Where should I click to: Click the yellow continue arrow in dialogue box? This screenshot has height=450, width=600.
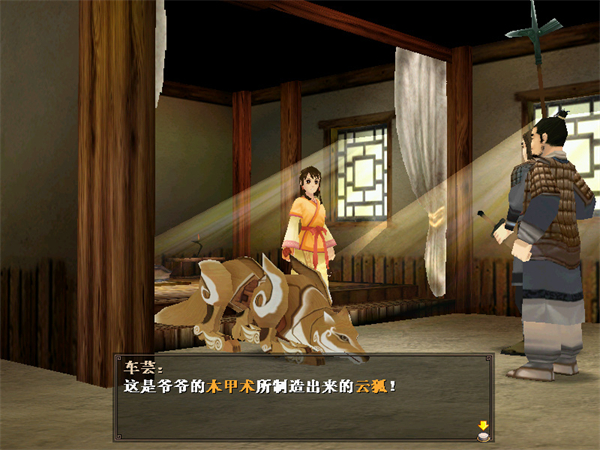tap(483, 427)
